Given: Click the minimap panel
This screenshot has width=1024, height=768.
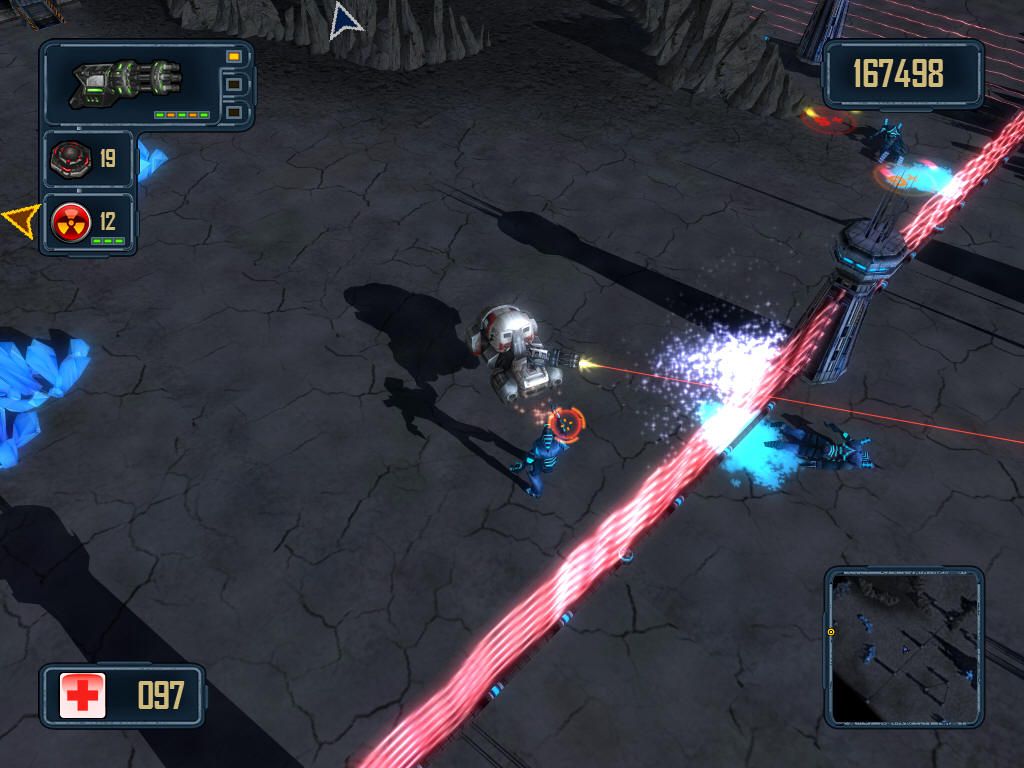Looking at the screenshot, I should (x=904, y=646).
